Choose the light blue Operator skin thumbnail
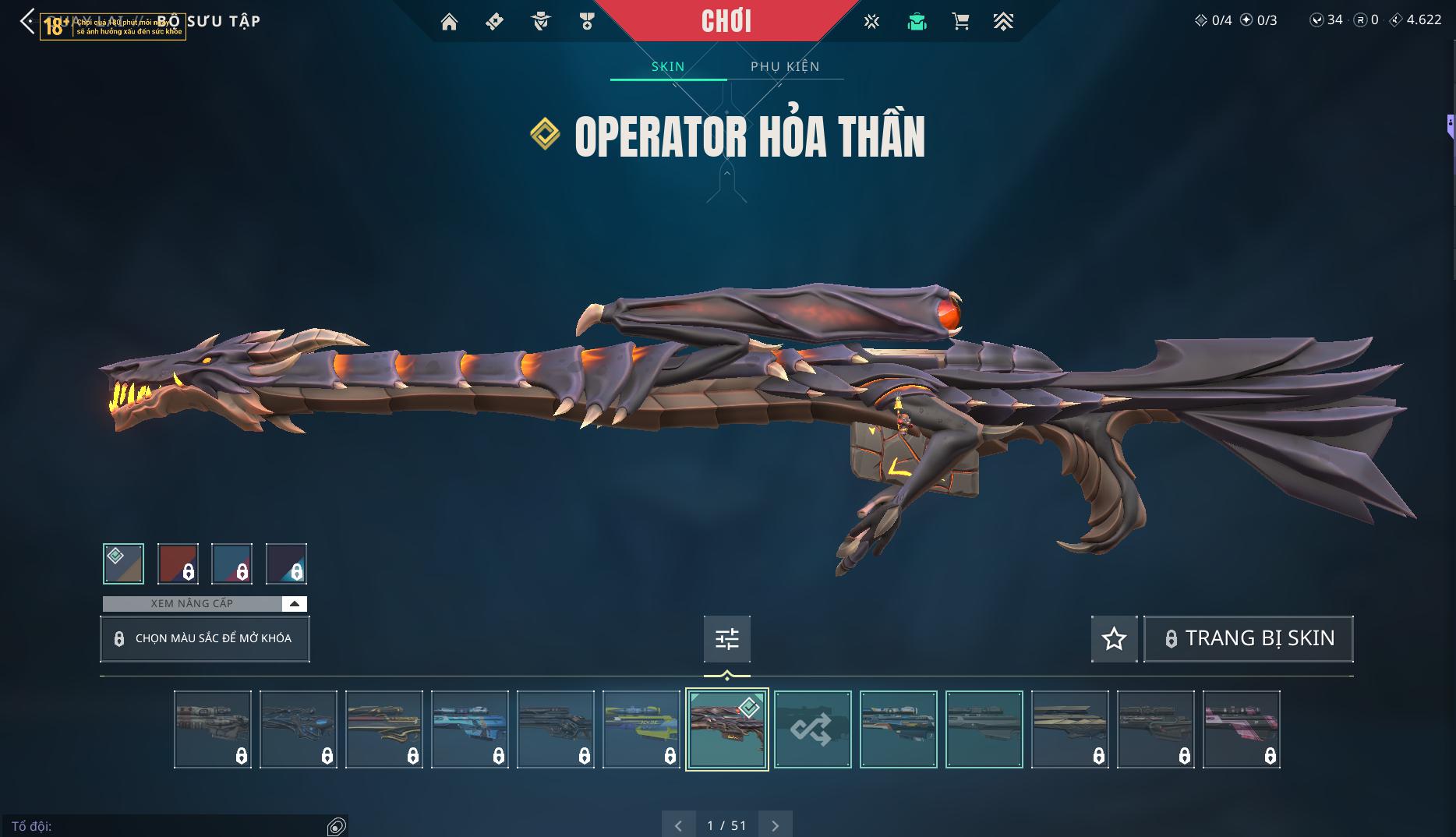 click(469, 729)
